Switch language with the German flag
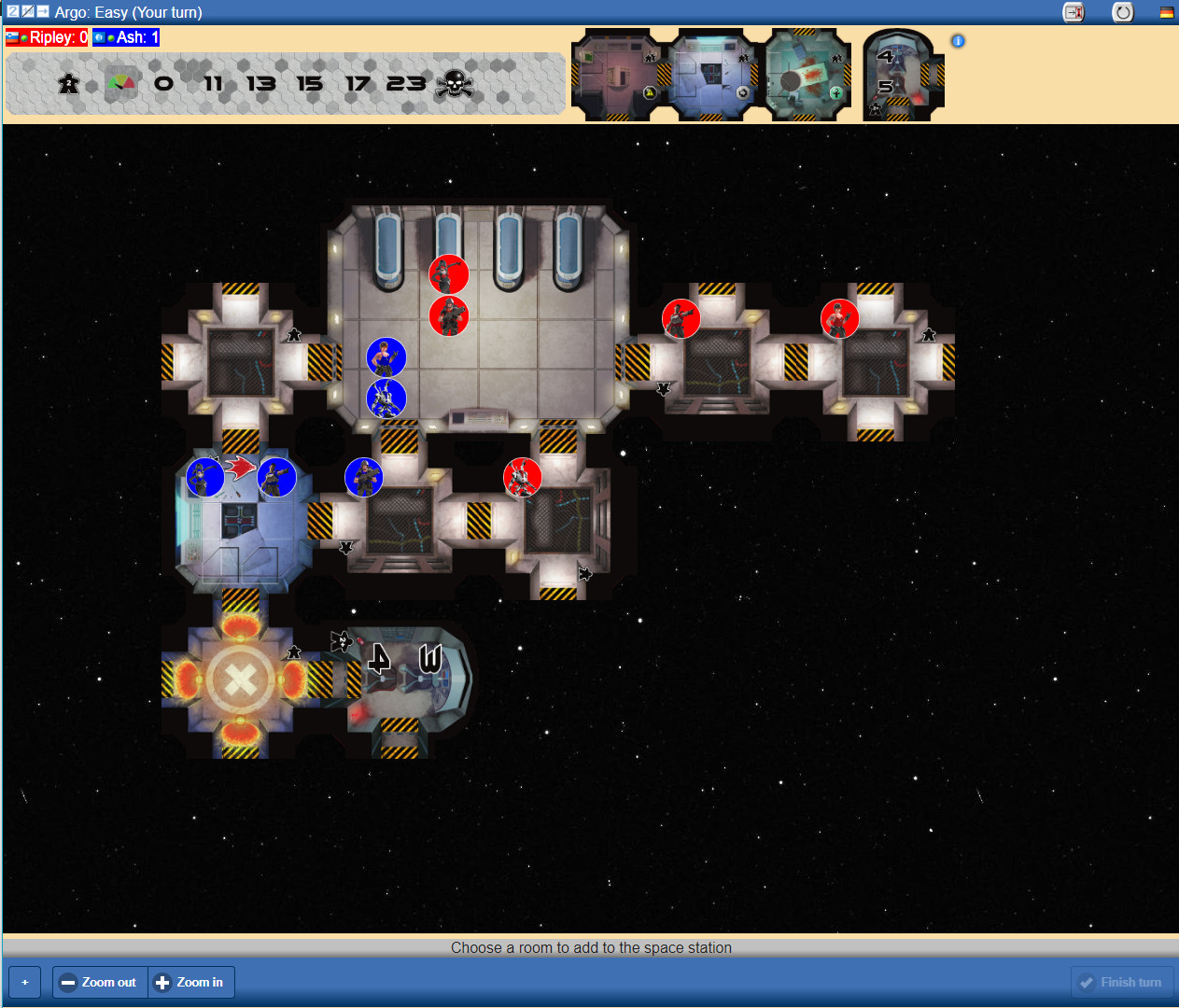This screenshot has width=1179, height=1008. pyautogui.click(x=1167, y=12)
